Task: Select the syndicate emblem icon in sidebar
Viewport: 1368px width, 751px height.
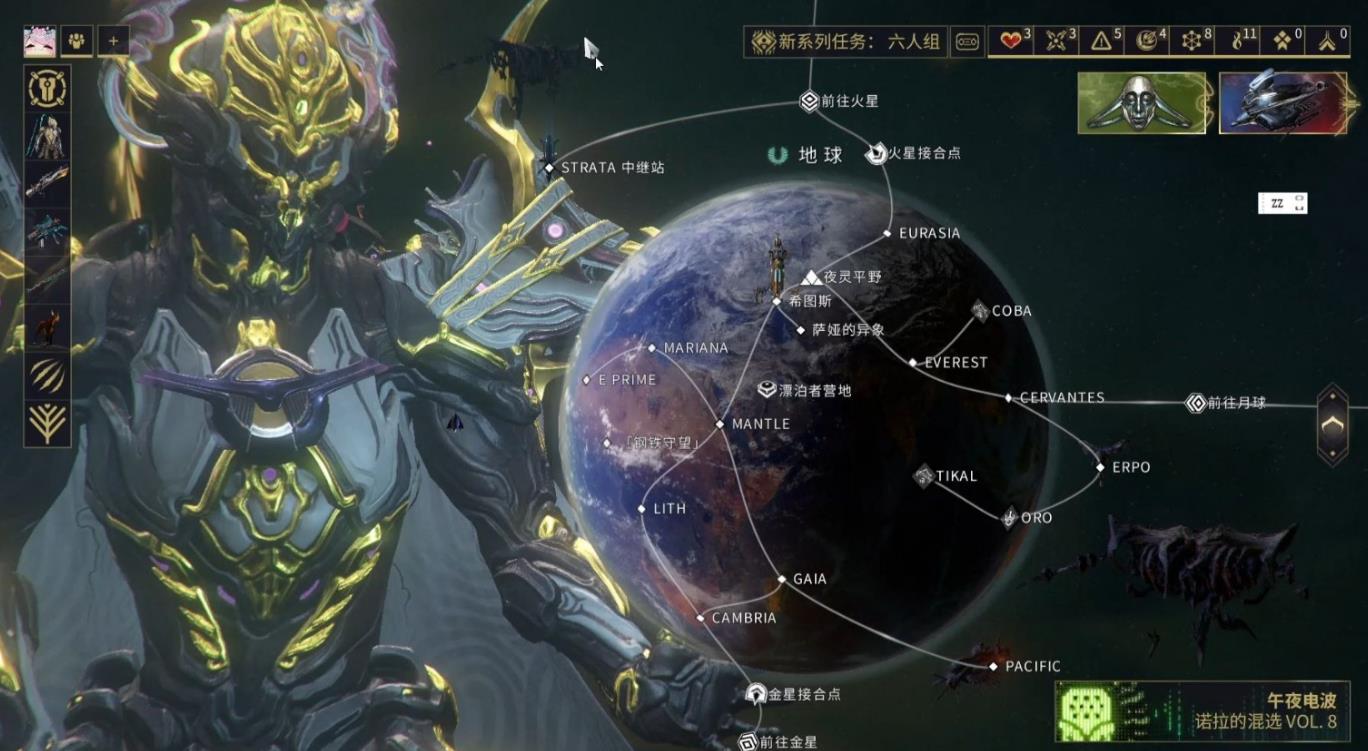Action: point(46,89)
